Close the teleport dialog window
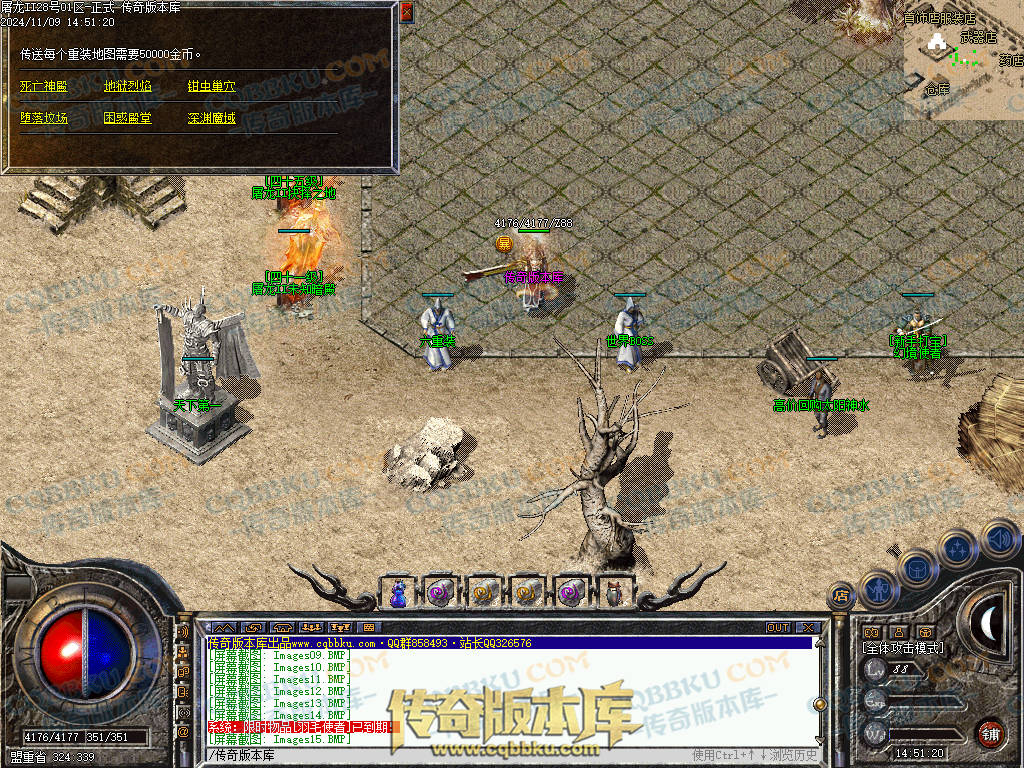The width and height of the screenshot is (1024, 768). (x=406, y=12)
